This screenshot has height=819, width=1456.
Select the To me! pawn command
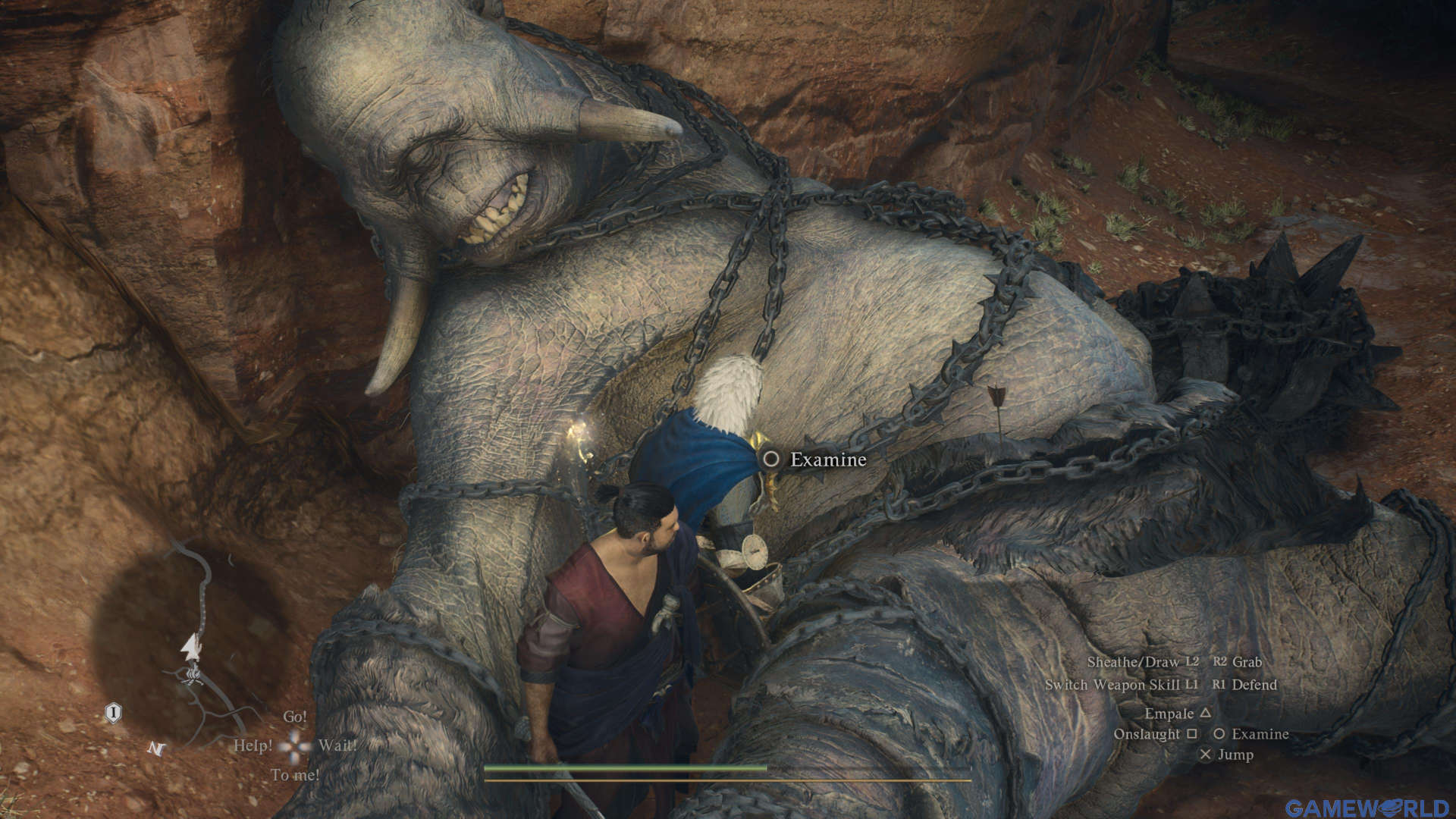pyautogui.click(x=297, y=774)
